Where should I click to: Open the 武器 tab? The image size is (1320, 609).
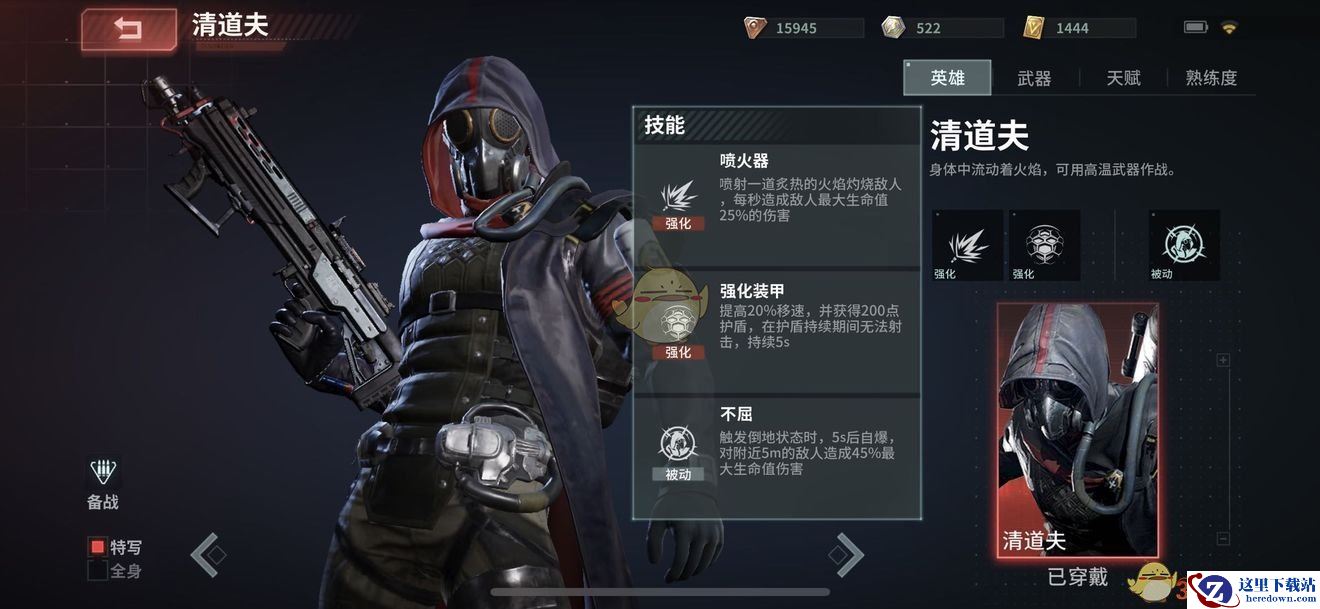(1034, 78)
